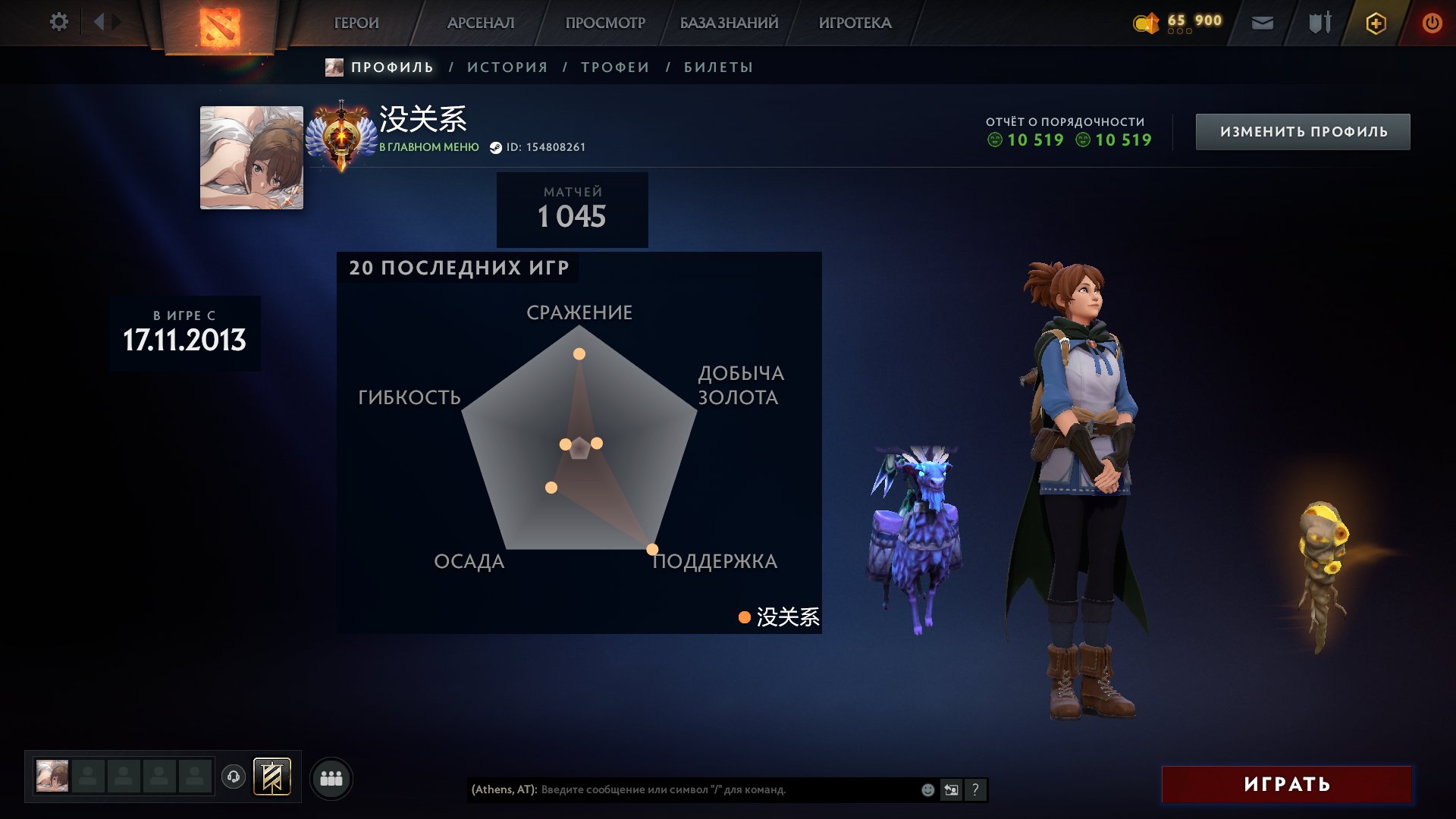Viewport: 1456px width, 819px height.
Task: Open the mail notifications envelope icon
Action: point(1261,23)
